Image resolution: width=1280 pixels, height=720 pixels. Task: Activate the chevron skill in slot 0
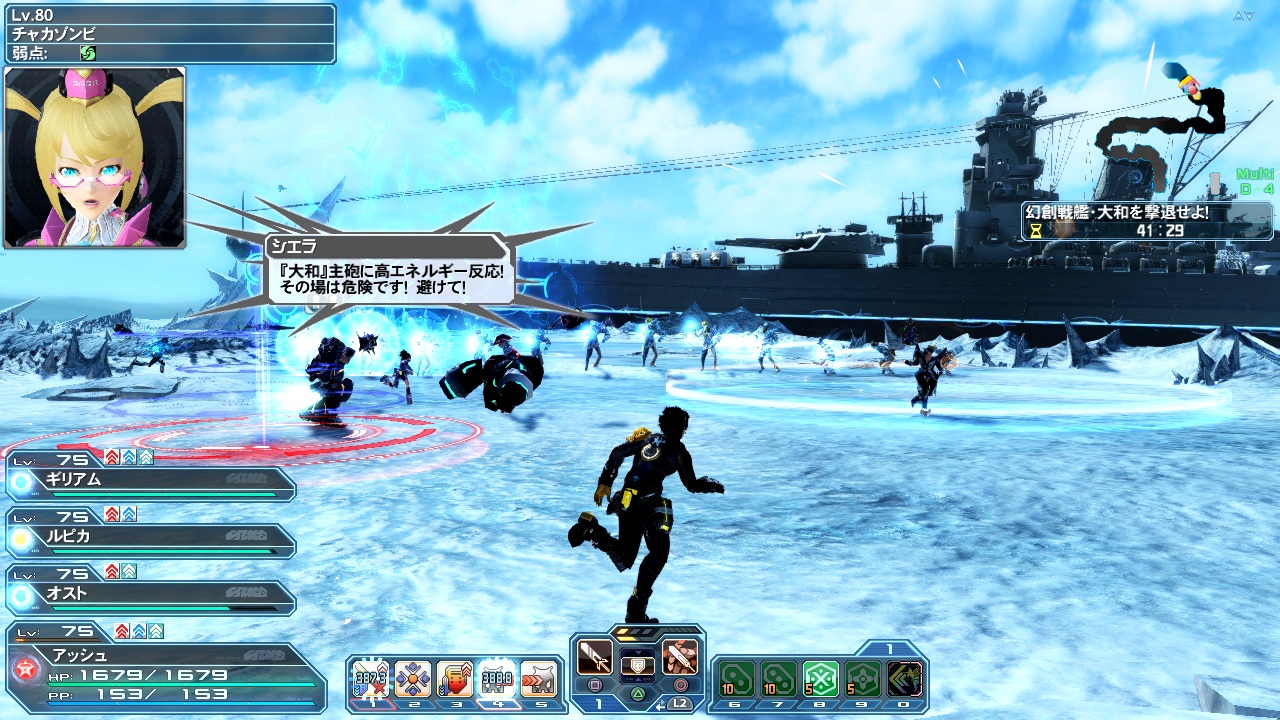pos(904,679)
